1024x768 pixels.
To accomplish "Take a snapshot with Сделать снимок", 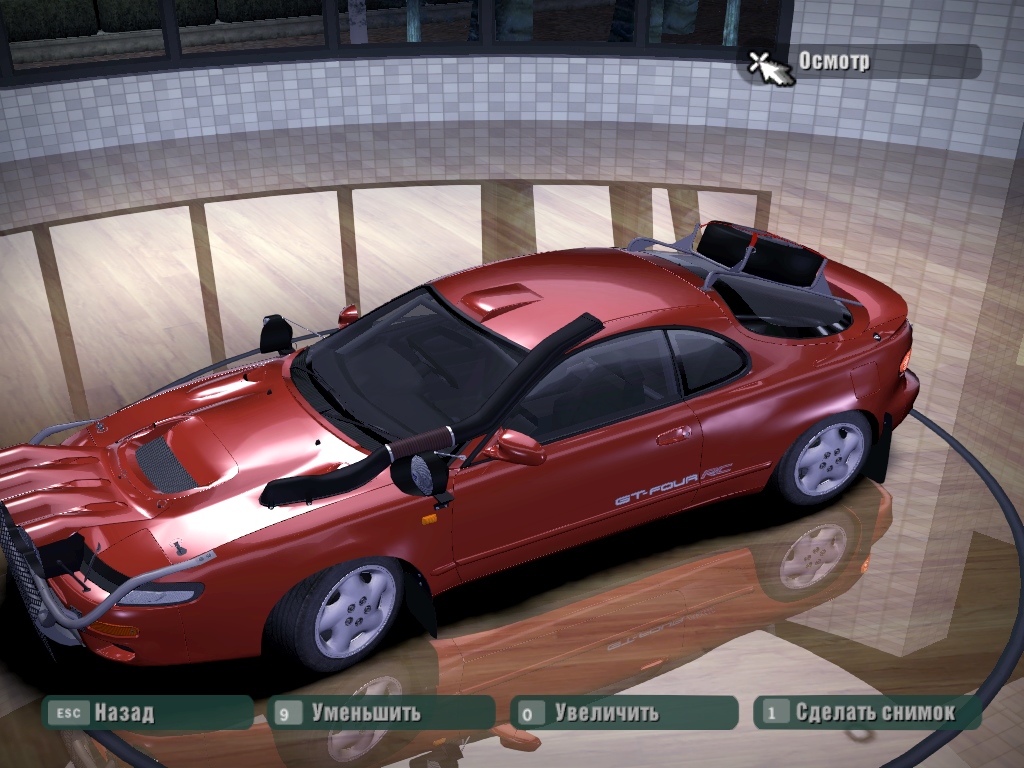I will (866, 713).
